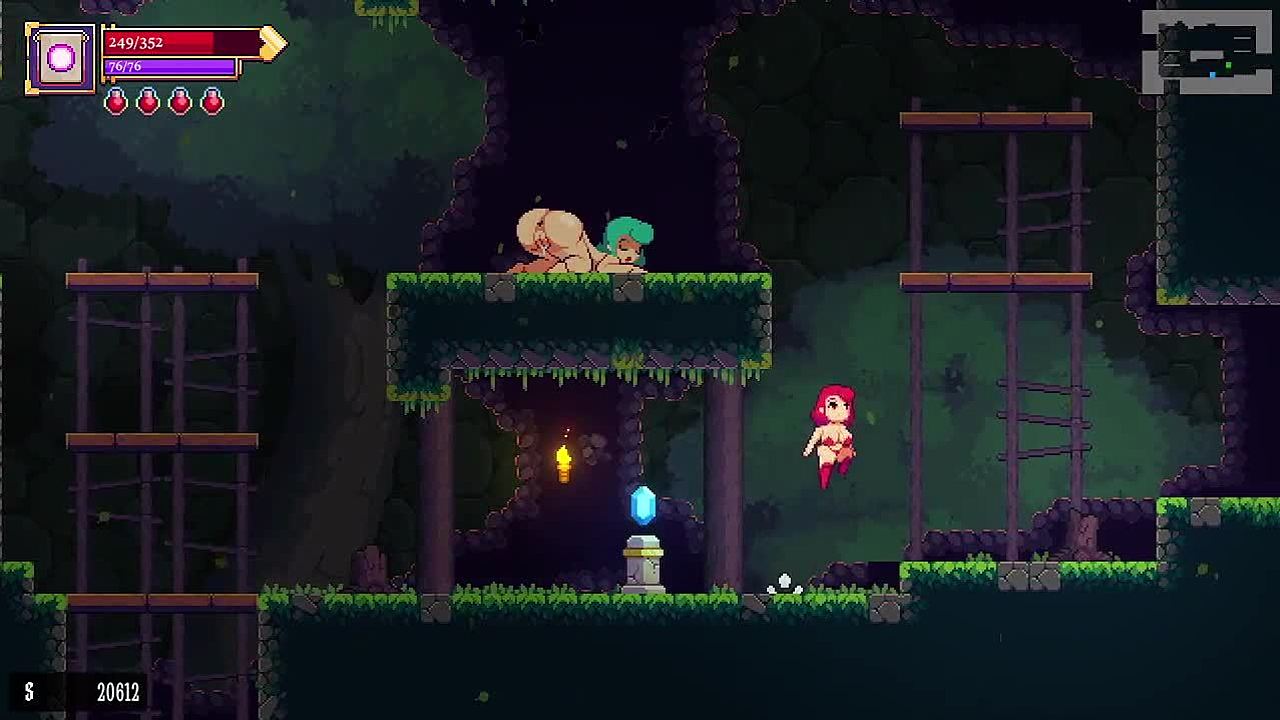Open the dungeon minimap
Viewport: 1280px width, 720px height.
click(1207, 52)
